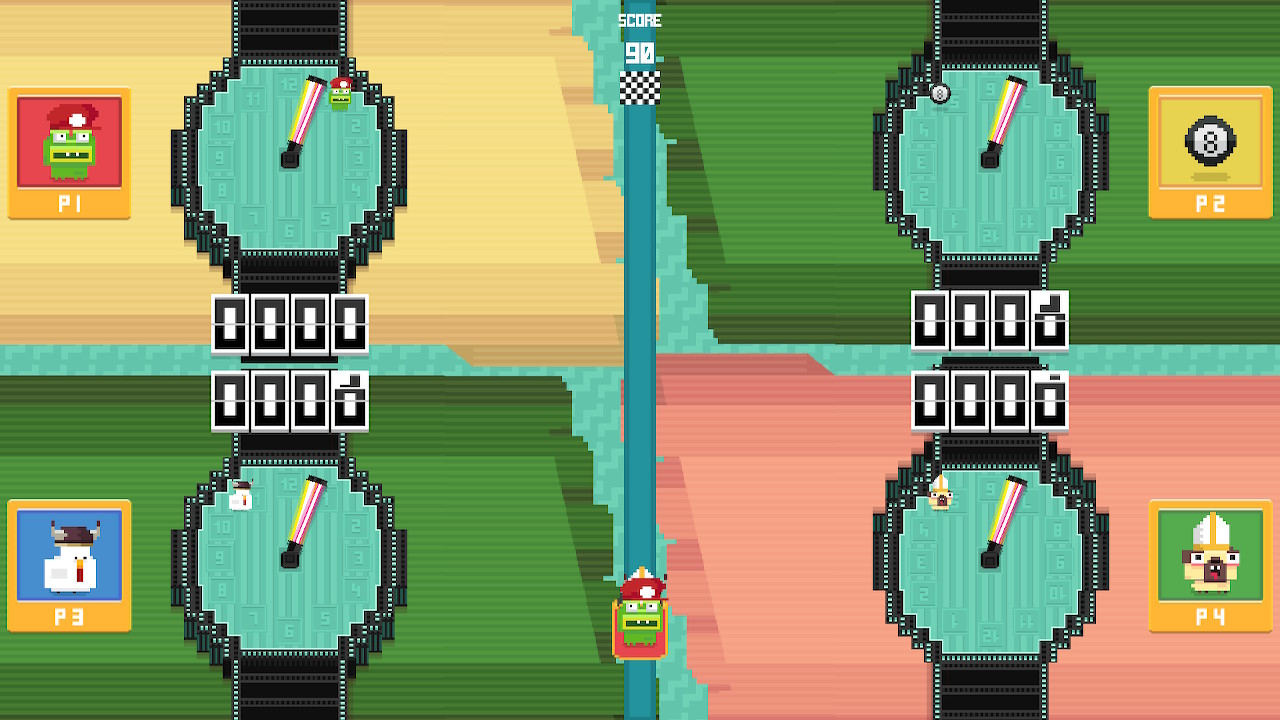Expand the bottom-left stopwatch needle dial
Screen dimensions: 1280x720
300,525
